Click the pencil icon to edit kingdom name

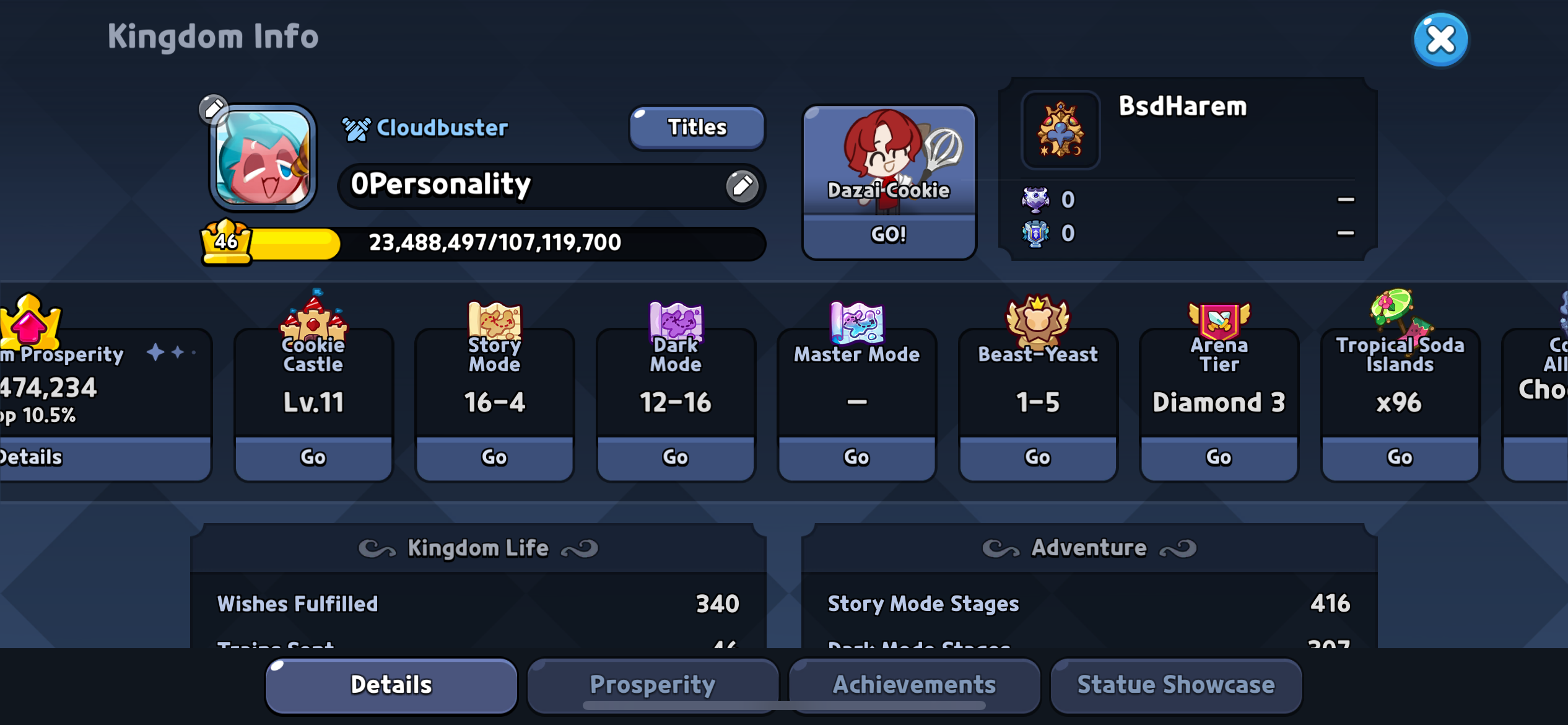coord(743,185)
